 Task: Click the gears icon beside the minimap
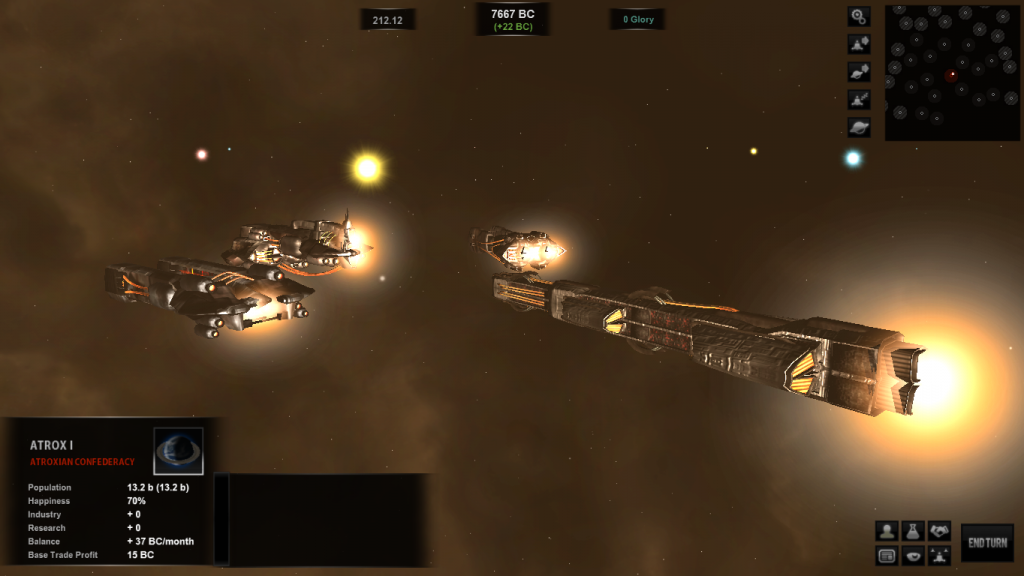[x=859, y=17]
